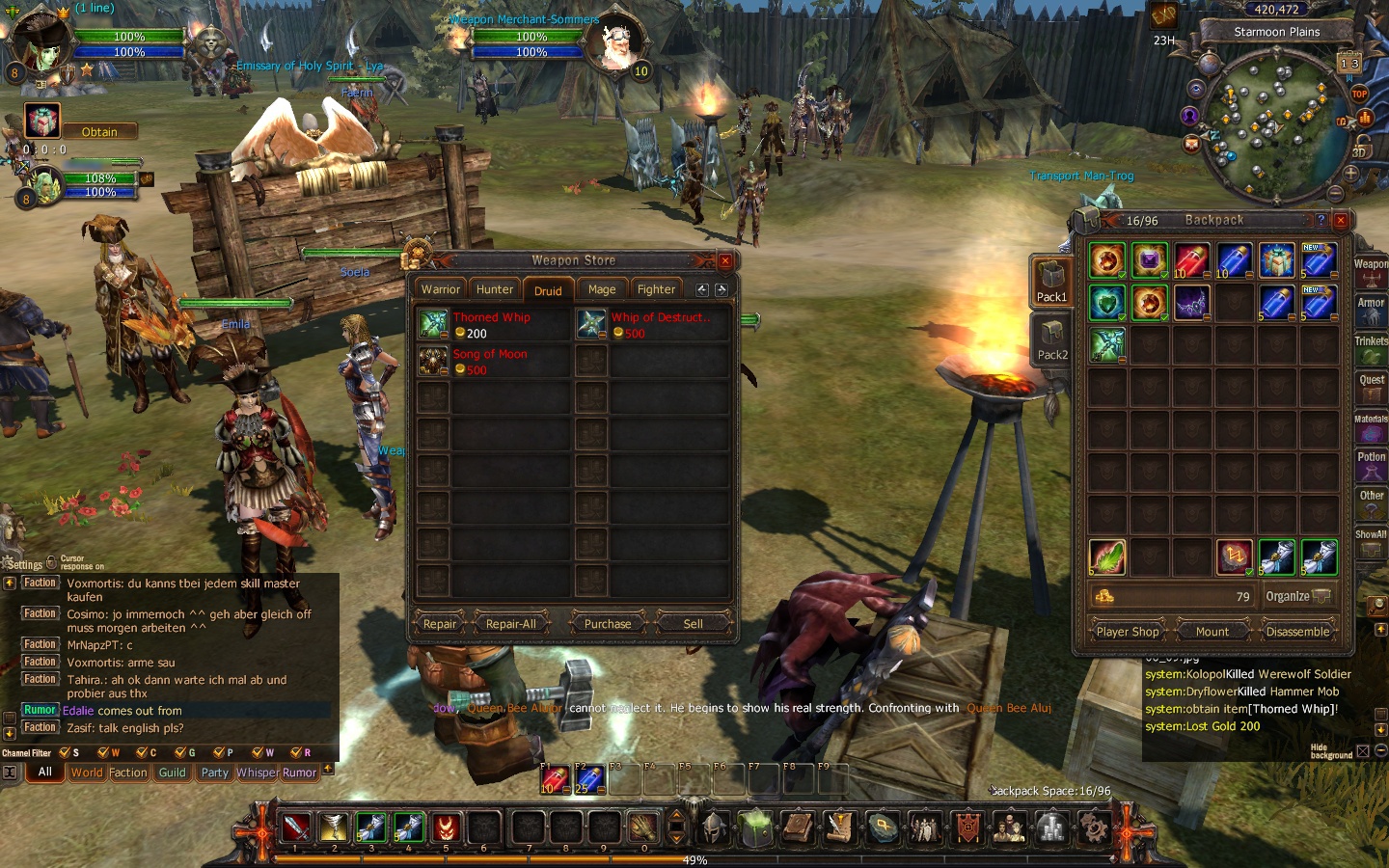Select the Thorned Whip shop item
Screen dimensions: 1389x868
click(492, 324)
